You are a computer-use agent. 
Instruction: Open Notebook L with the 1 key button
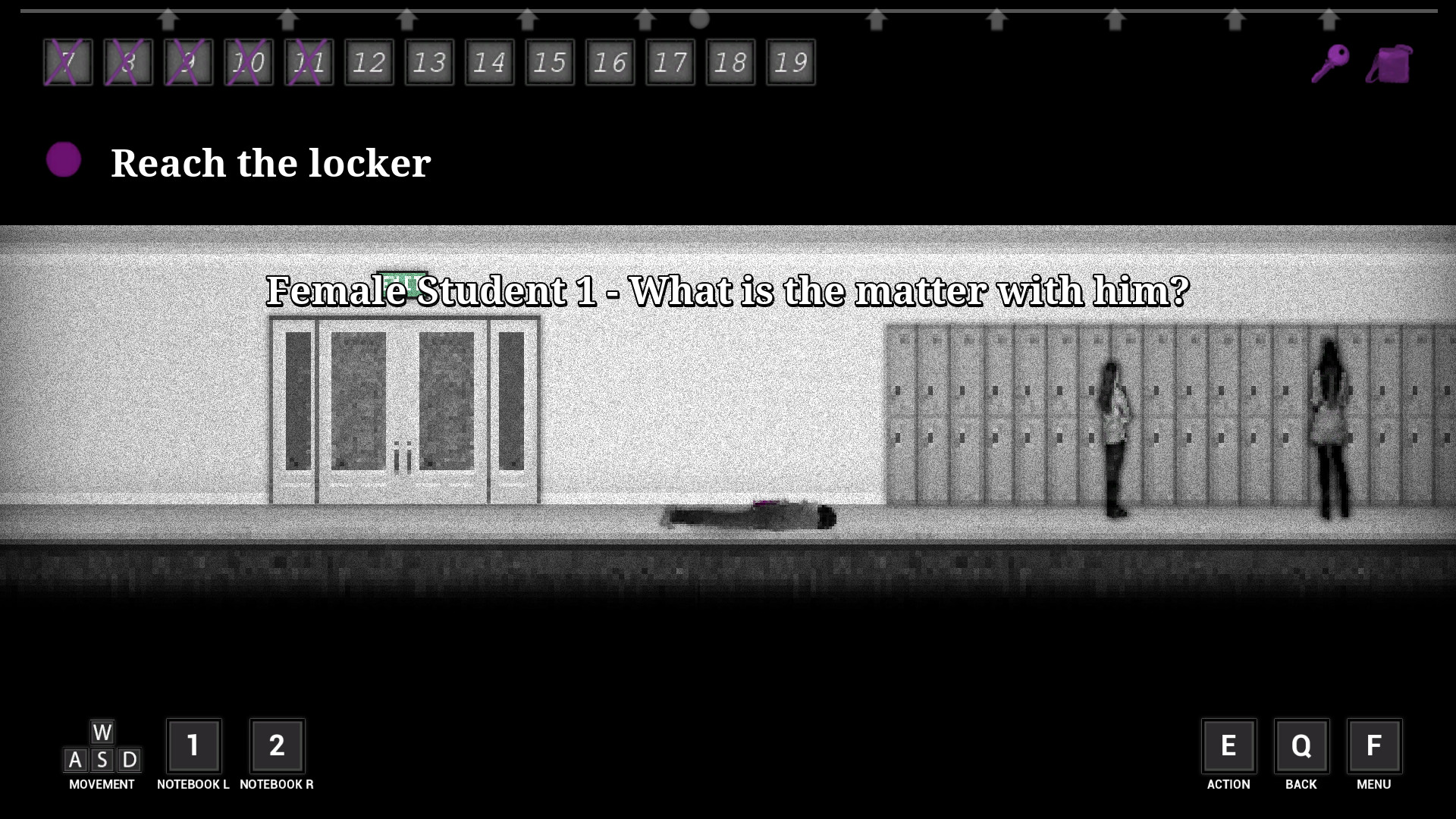194,746
